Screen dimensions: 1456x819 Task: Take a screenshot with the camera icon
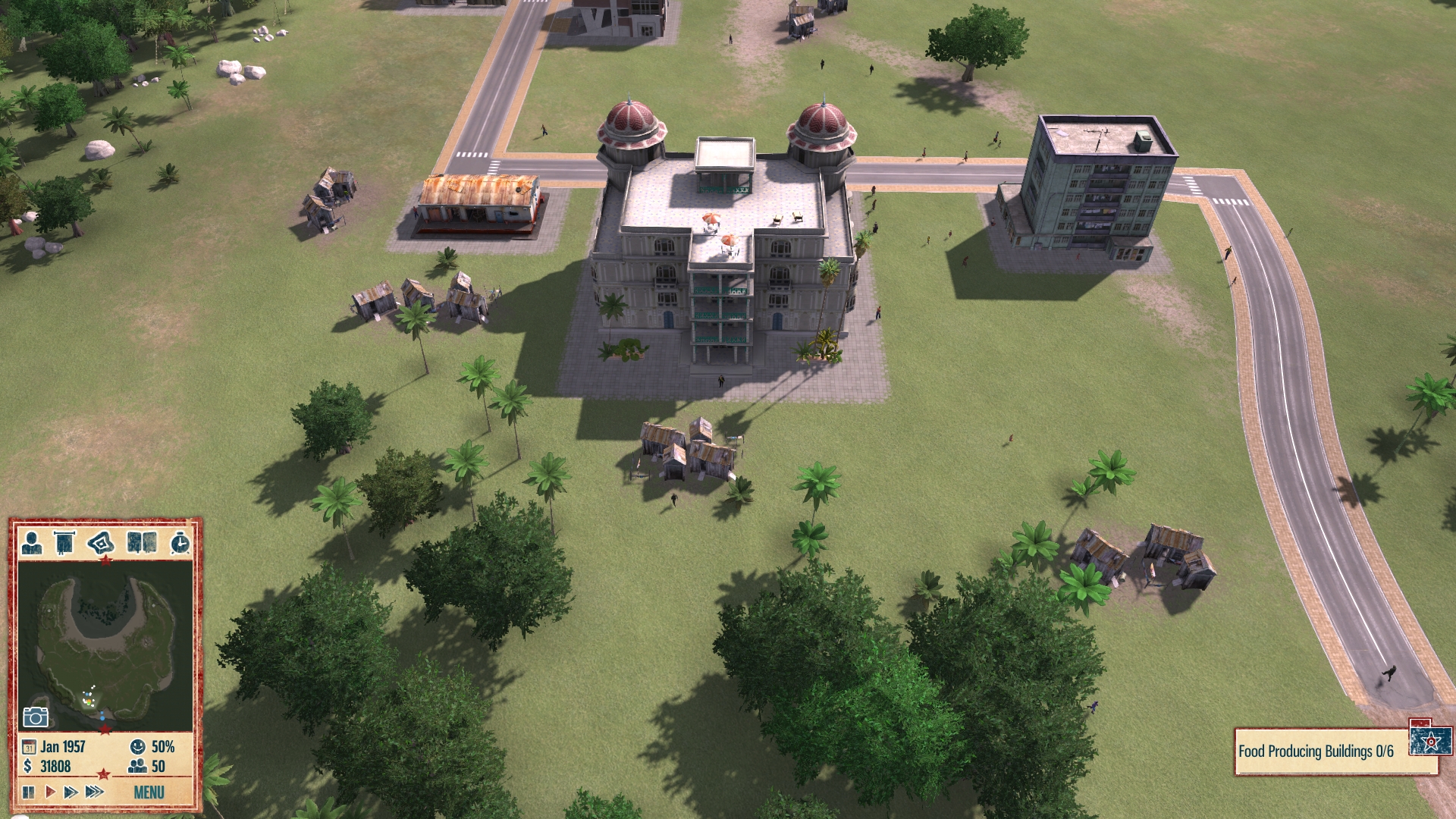tap(36, 717)
